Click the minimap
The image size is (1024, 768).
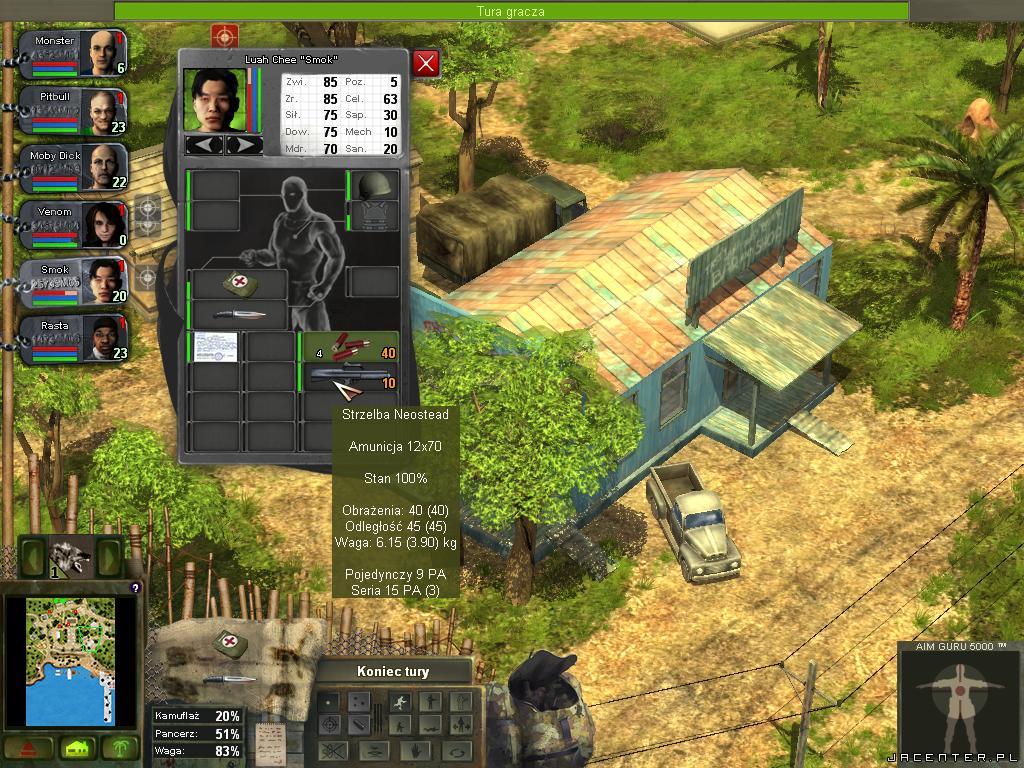pos(70,660)
